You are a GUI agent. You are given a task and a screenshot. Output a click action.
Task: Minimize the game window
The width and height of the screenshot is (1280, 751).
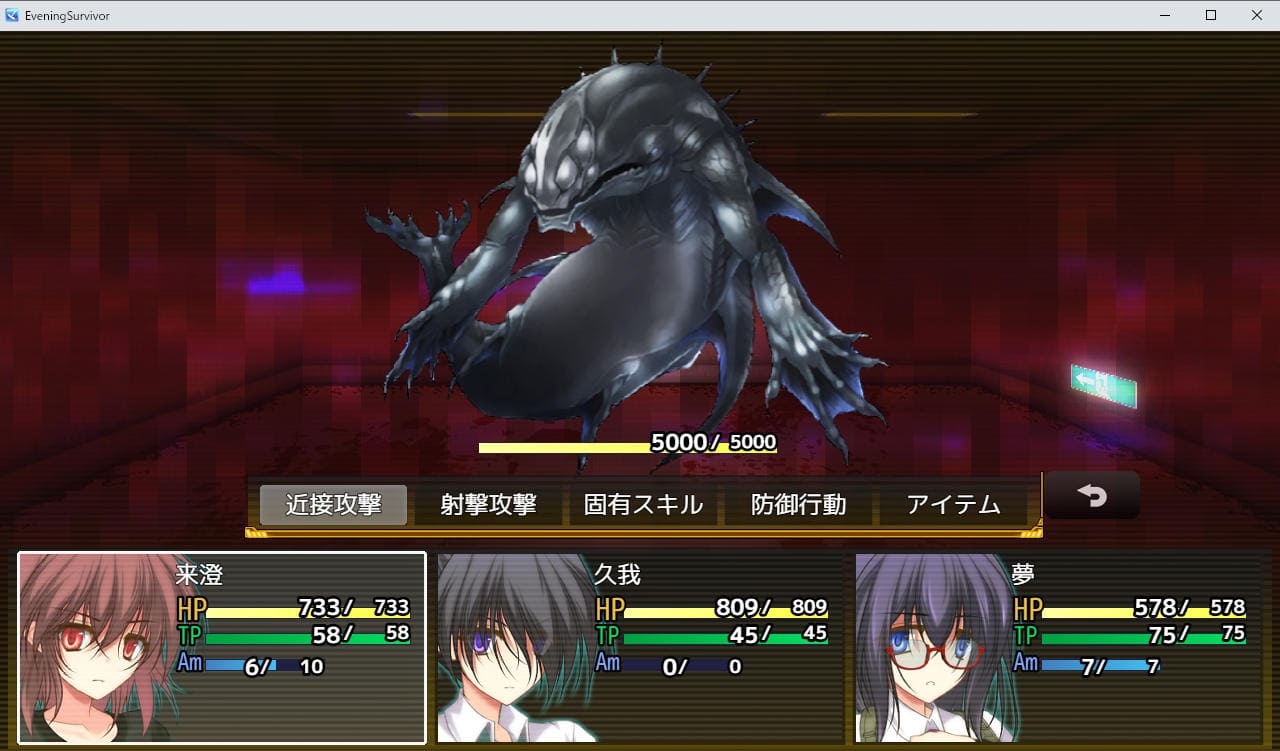(1165, 15)
